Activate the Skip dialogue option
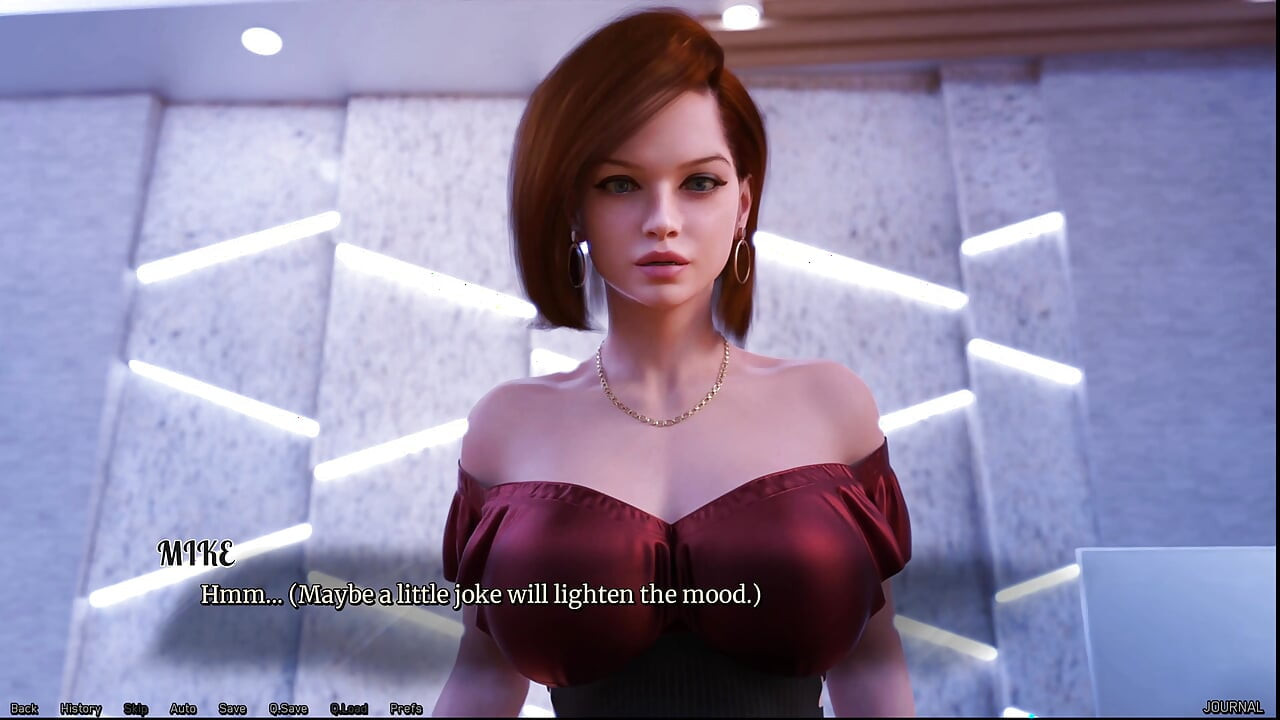1280x720 pixels. click(x=136, y=708)
